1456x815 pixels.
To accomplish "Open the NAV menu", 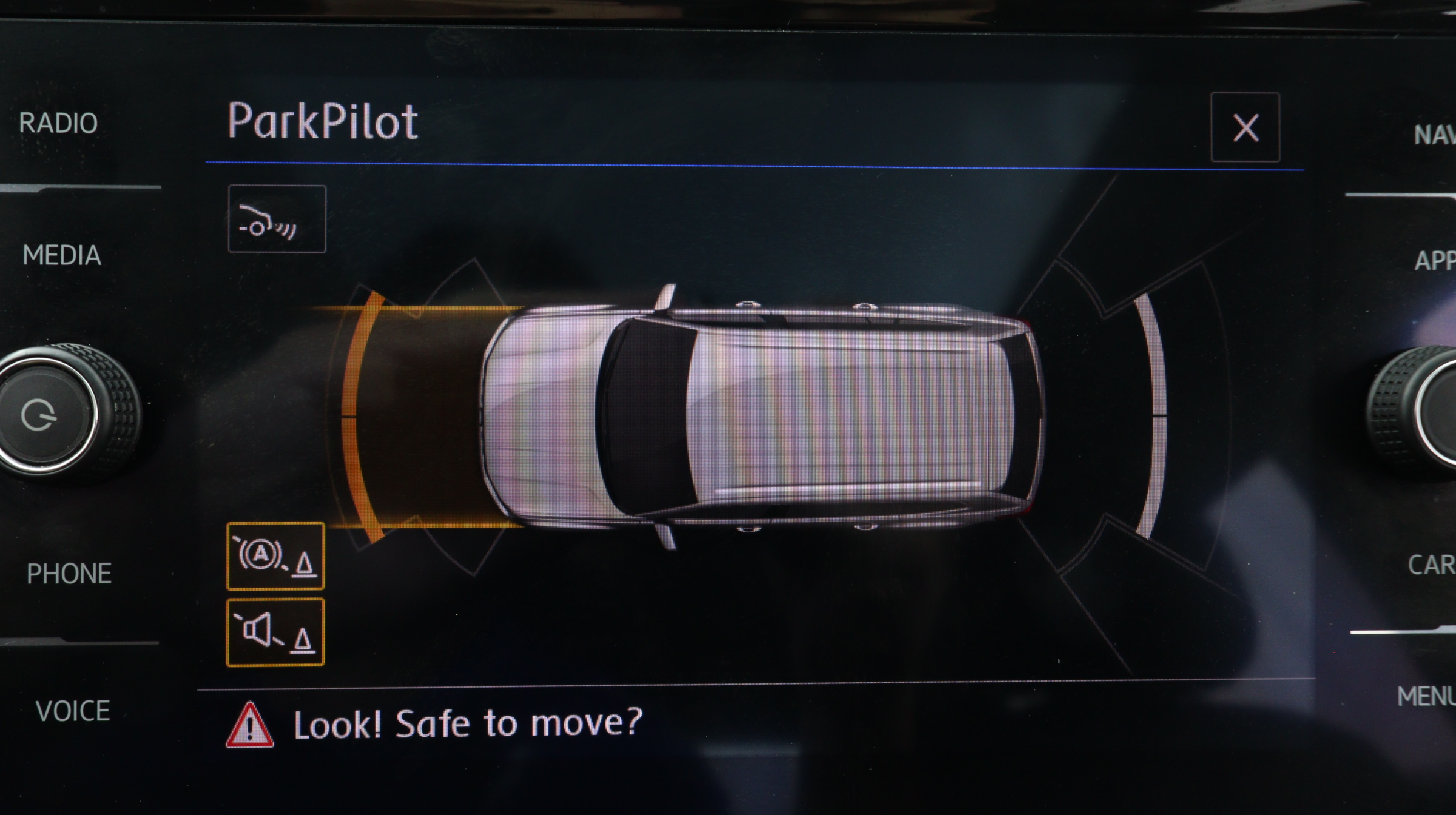I will click(1434, 135).
